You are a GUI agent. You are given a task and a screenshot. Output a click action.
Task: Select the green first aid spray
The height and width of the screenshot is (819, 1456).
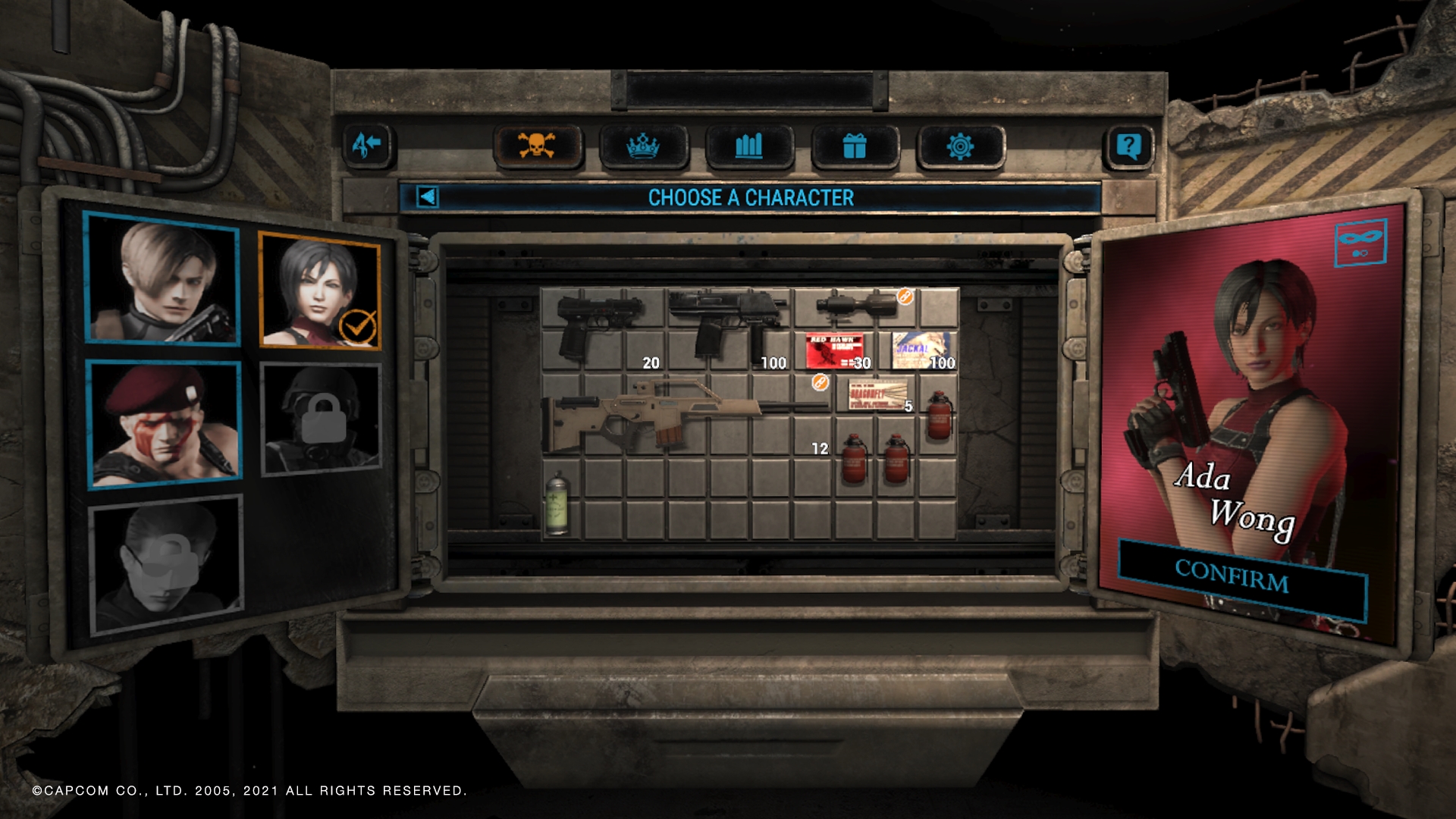557,502
